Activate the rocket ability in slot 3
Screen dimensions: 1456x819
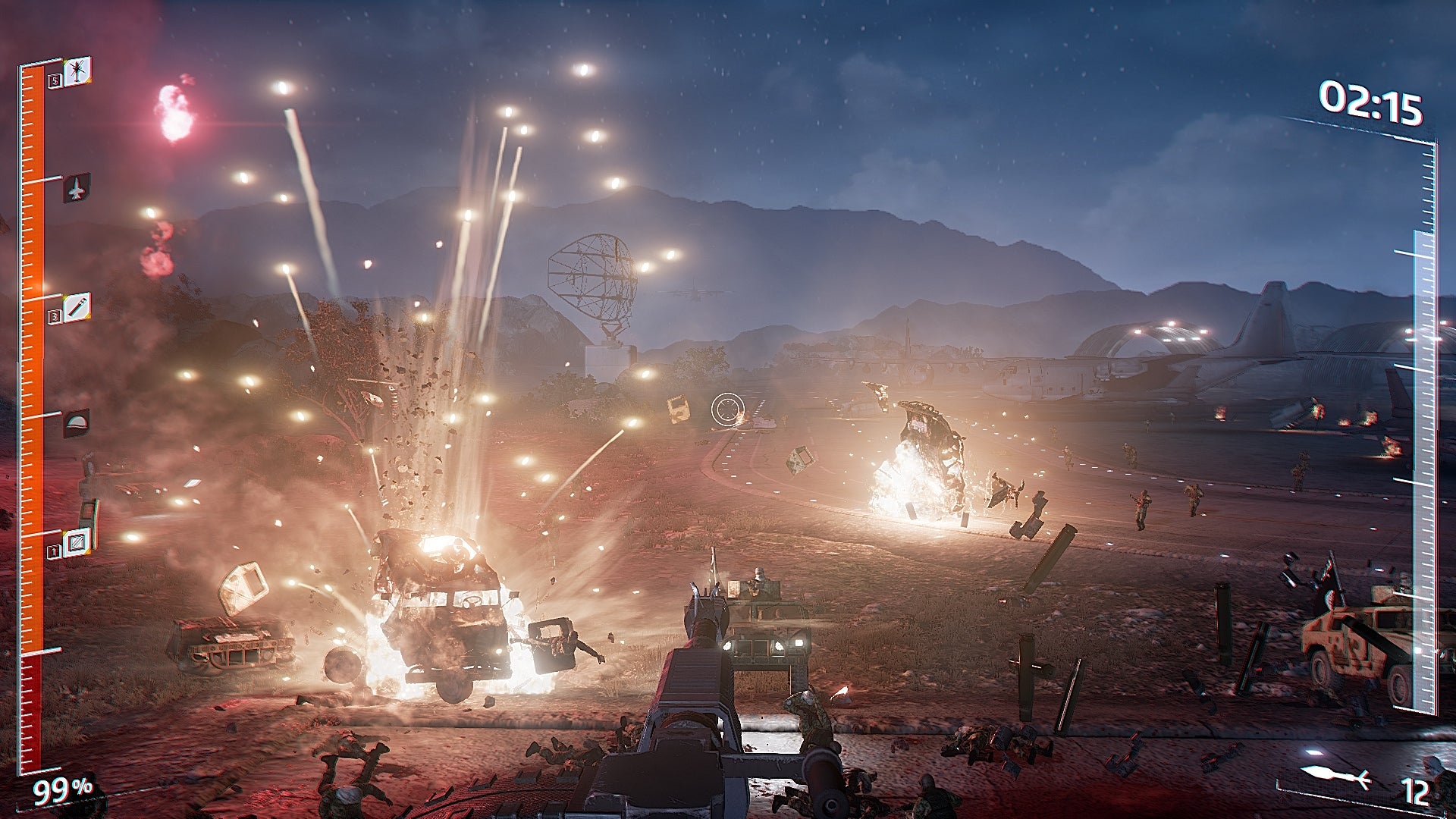coord(76,308)
